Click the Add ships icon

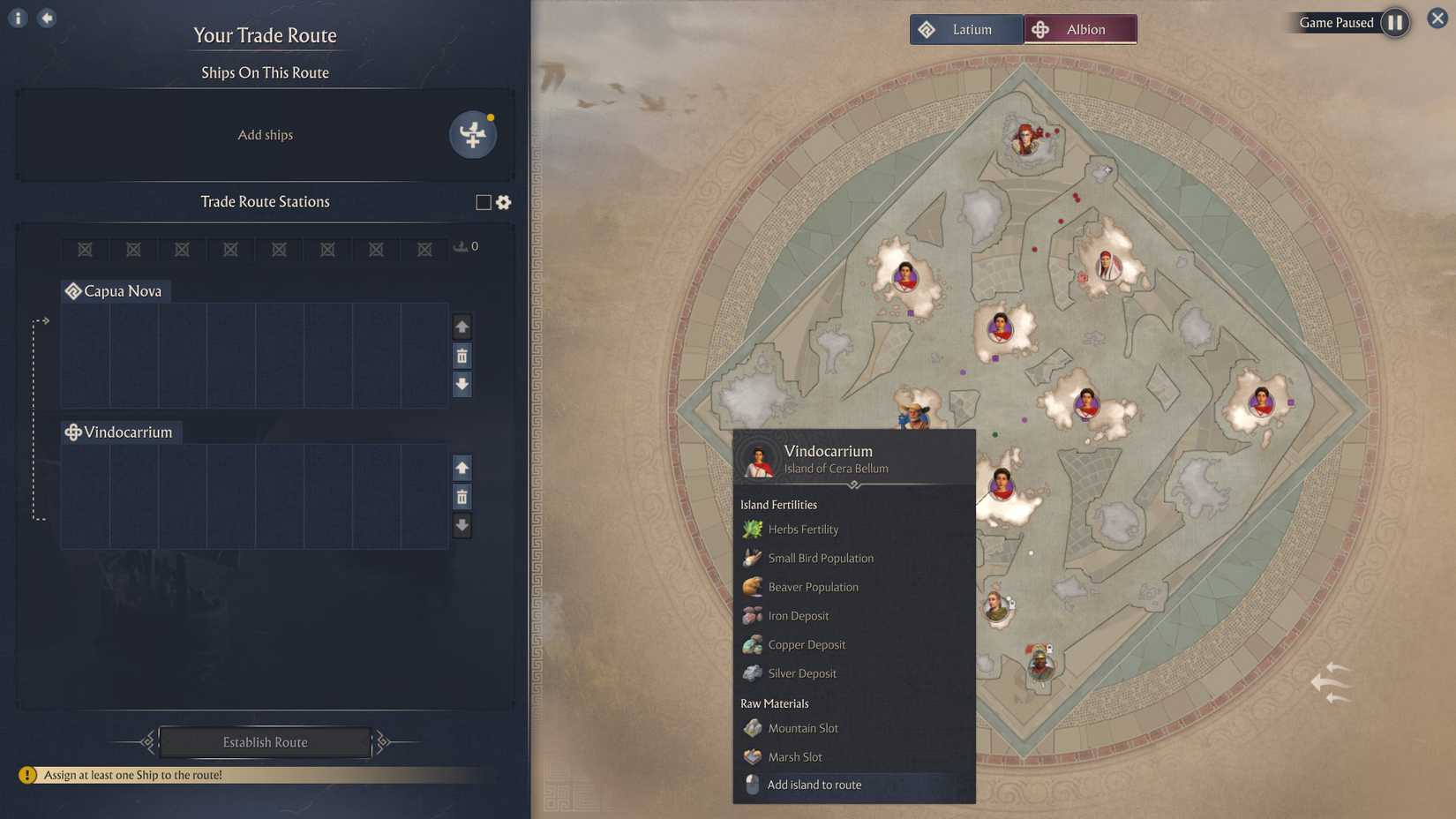473,135
